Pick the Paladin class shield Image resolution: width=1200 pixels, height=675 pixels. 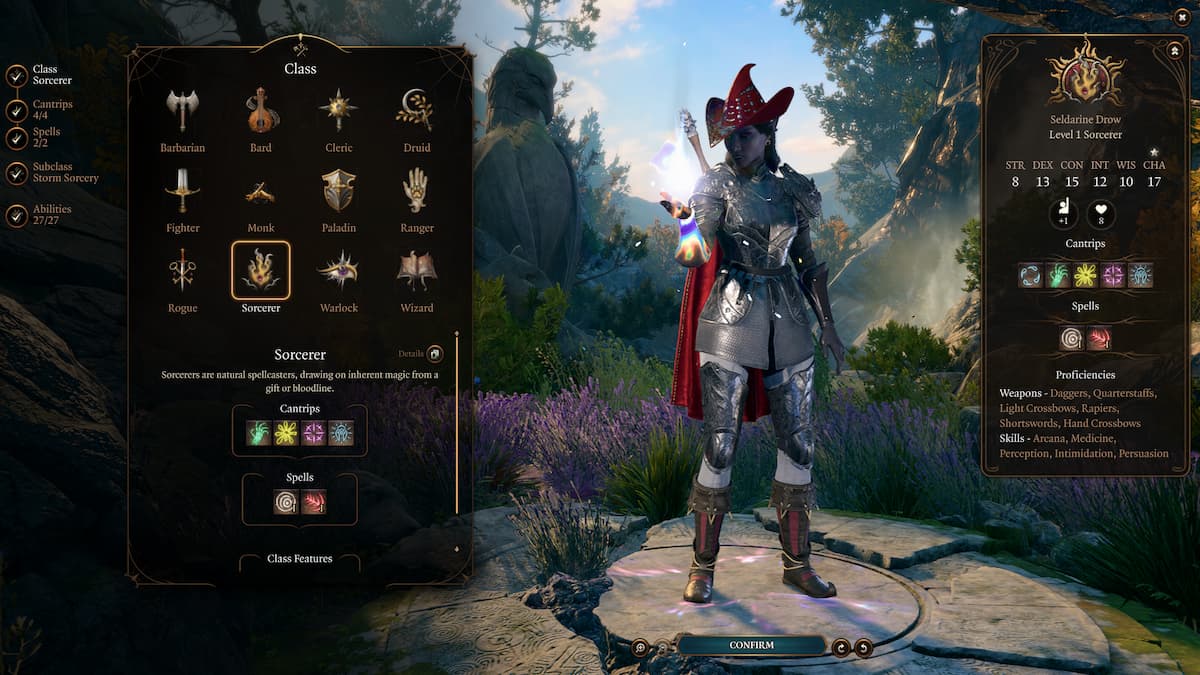[x=338, y=191]
